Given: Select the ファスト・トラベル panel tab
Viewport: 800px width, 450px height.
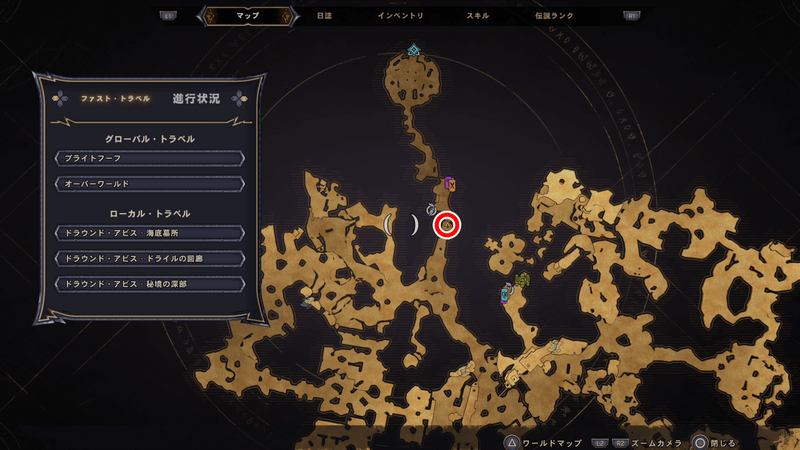Looking at the screenshot, I should coord(115,98).
